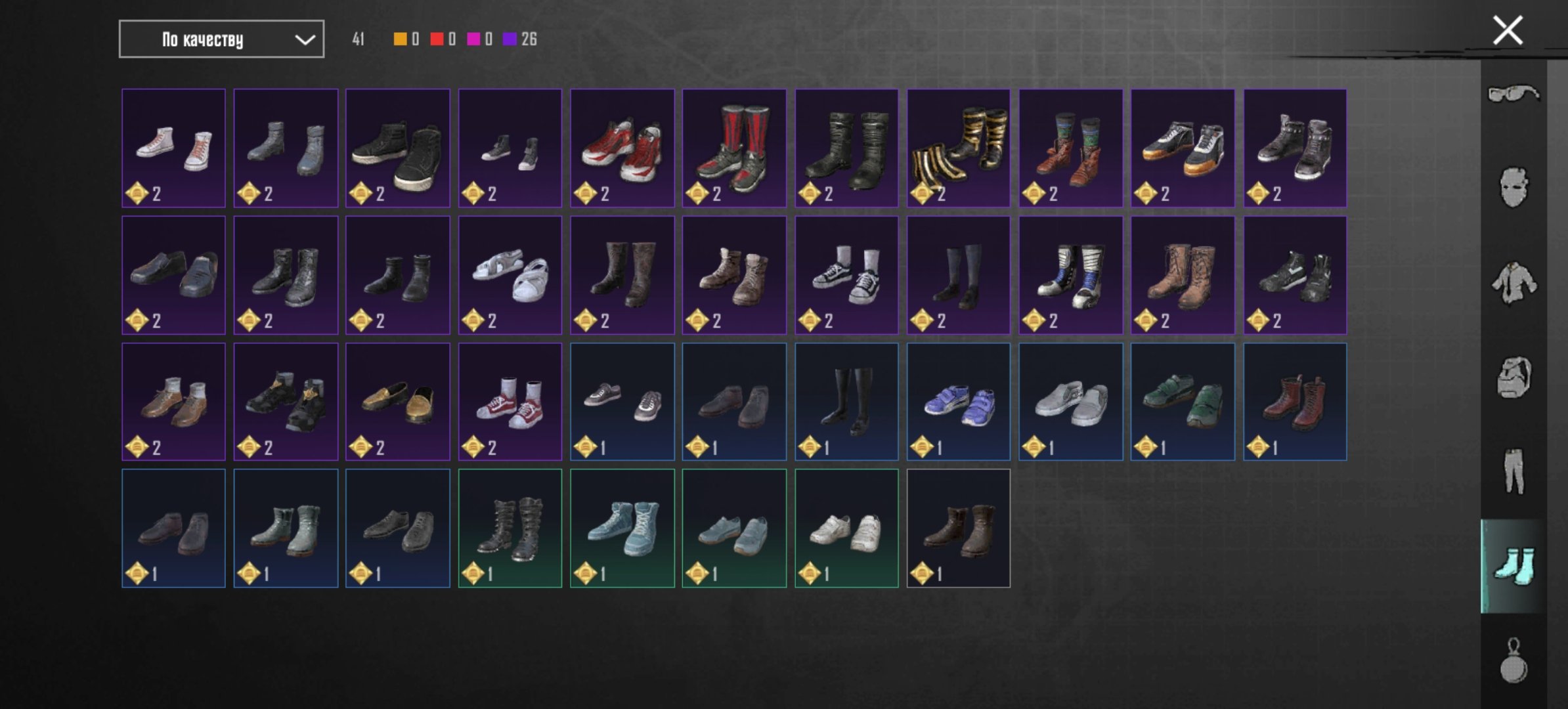Select the red and black striped boots

(734, 148)
